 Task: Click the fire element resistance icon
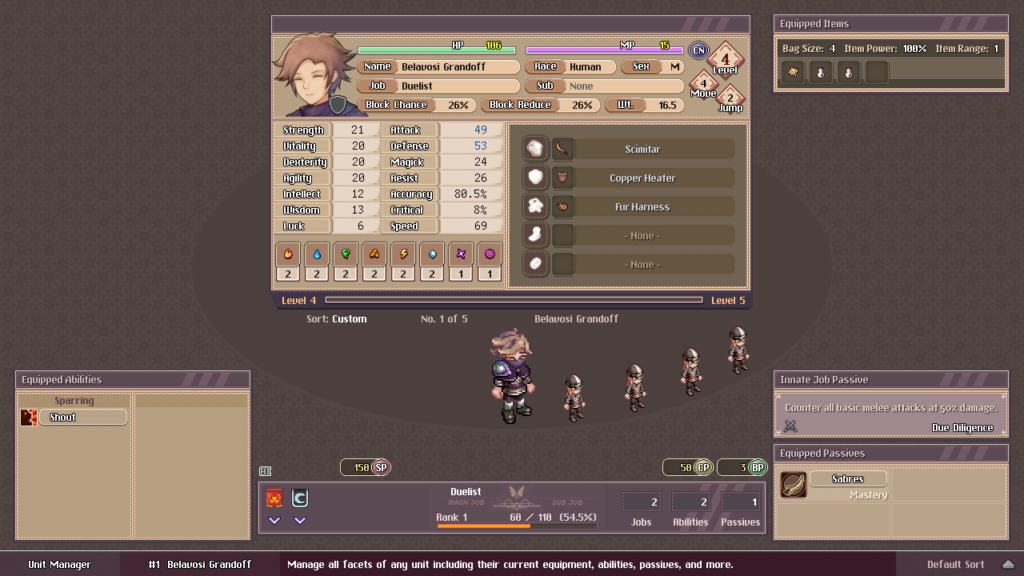pyautogui.click(x=289, y=253)
